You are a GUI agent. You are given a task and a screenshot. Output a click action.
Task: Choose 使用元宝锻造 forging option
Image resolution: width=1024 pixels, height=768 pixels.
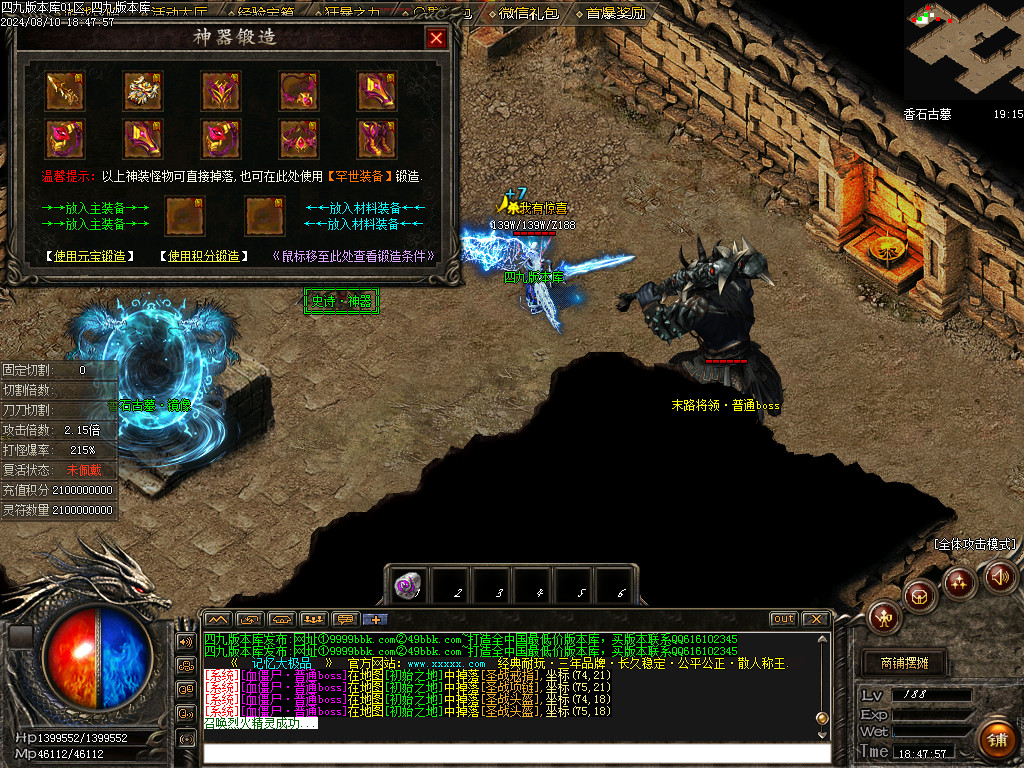pyautogui.click(x=90, y=256)
